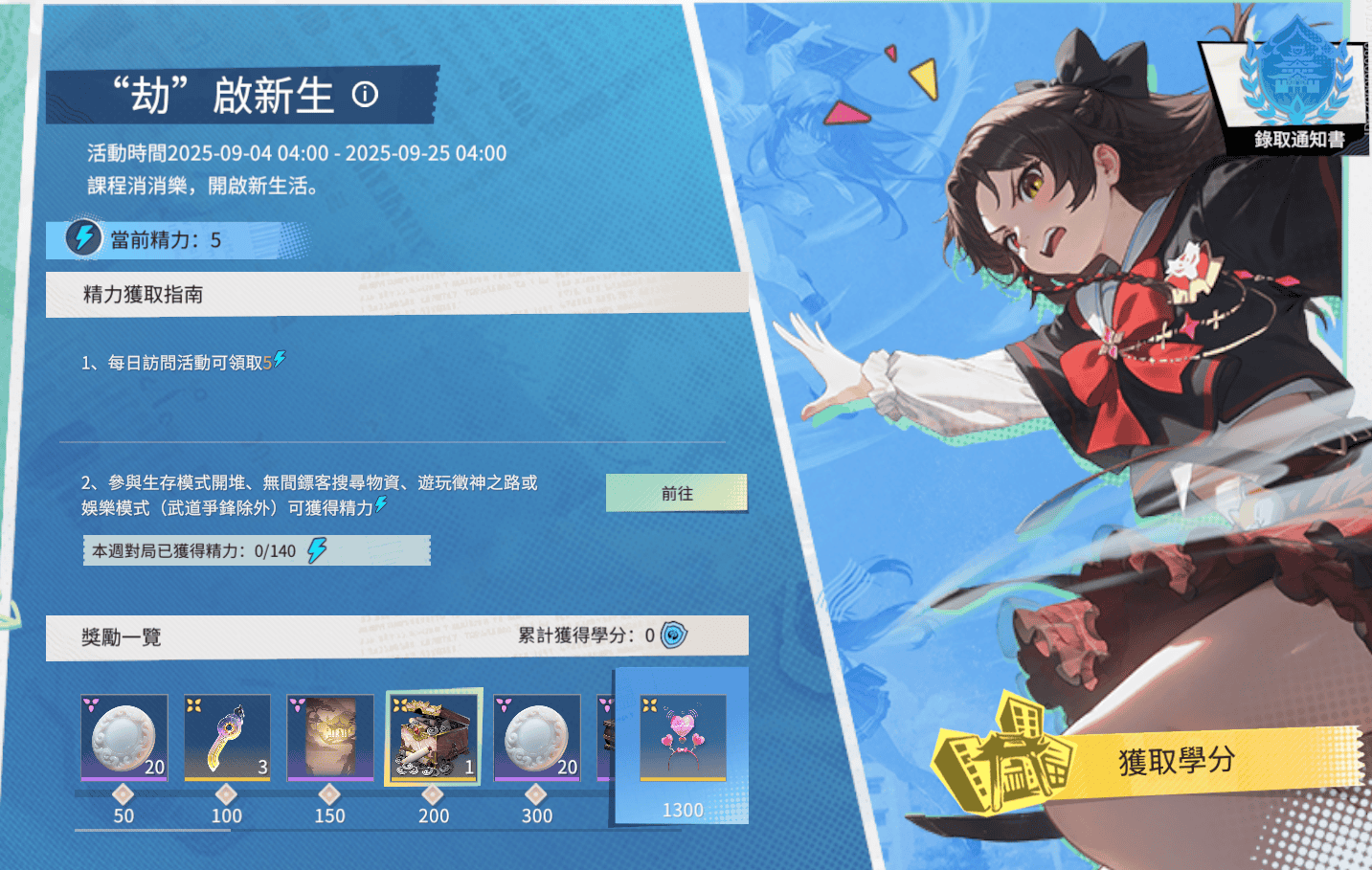
Task: Select the white orb reward at 50 credits
Action: [124, 737]
